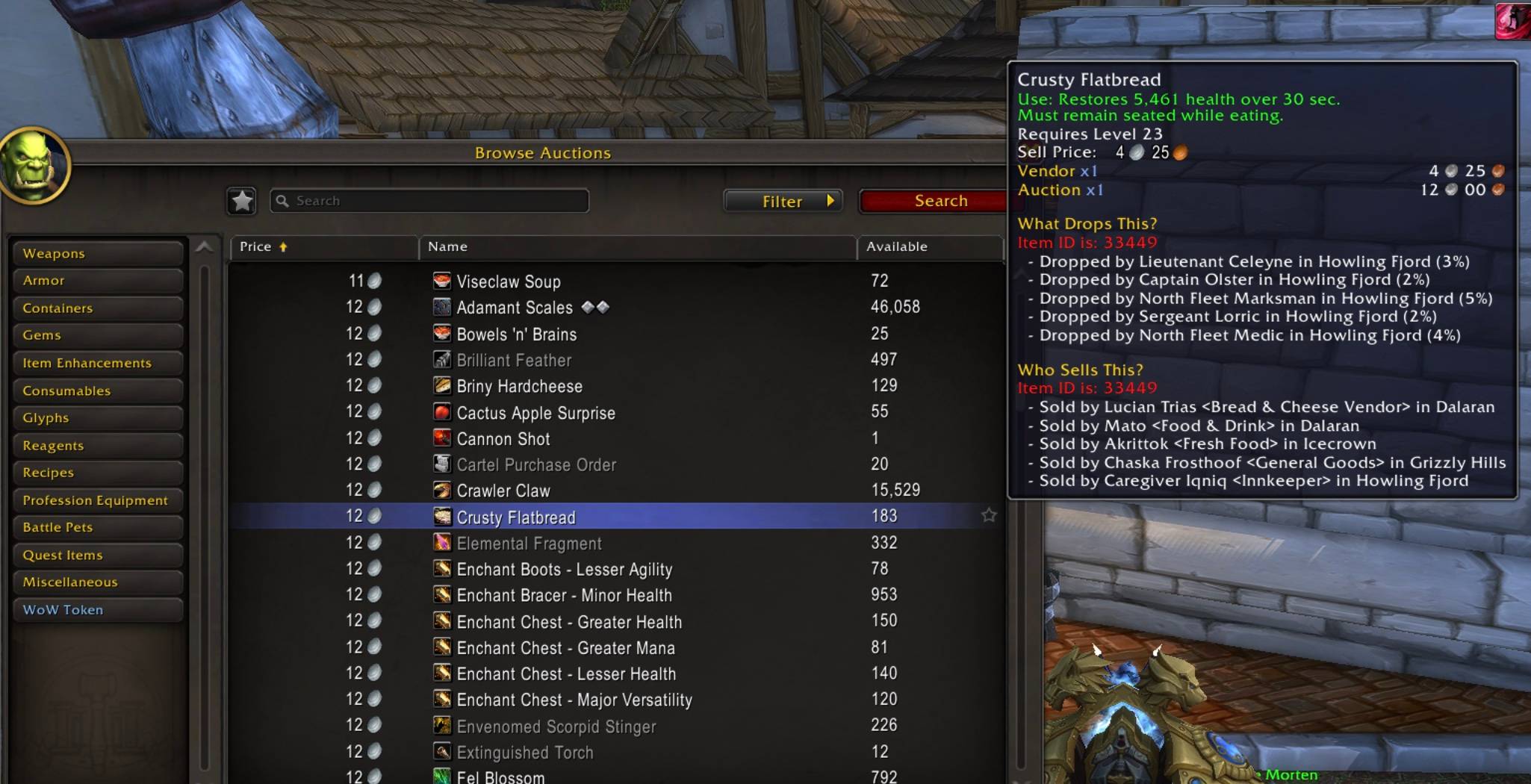Open the Filter dropdown
The height and width of the screenshot is (784, 1531).
pos(783,201)
